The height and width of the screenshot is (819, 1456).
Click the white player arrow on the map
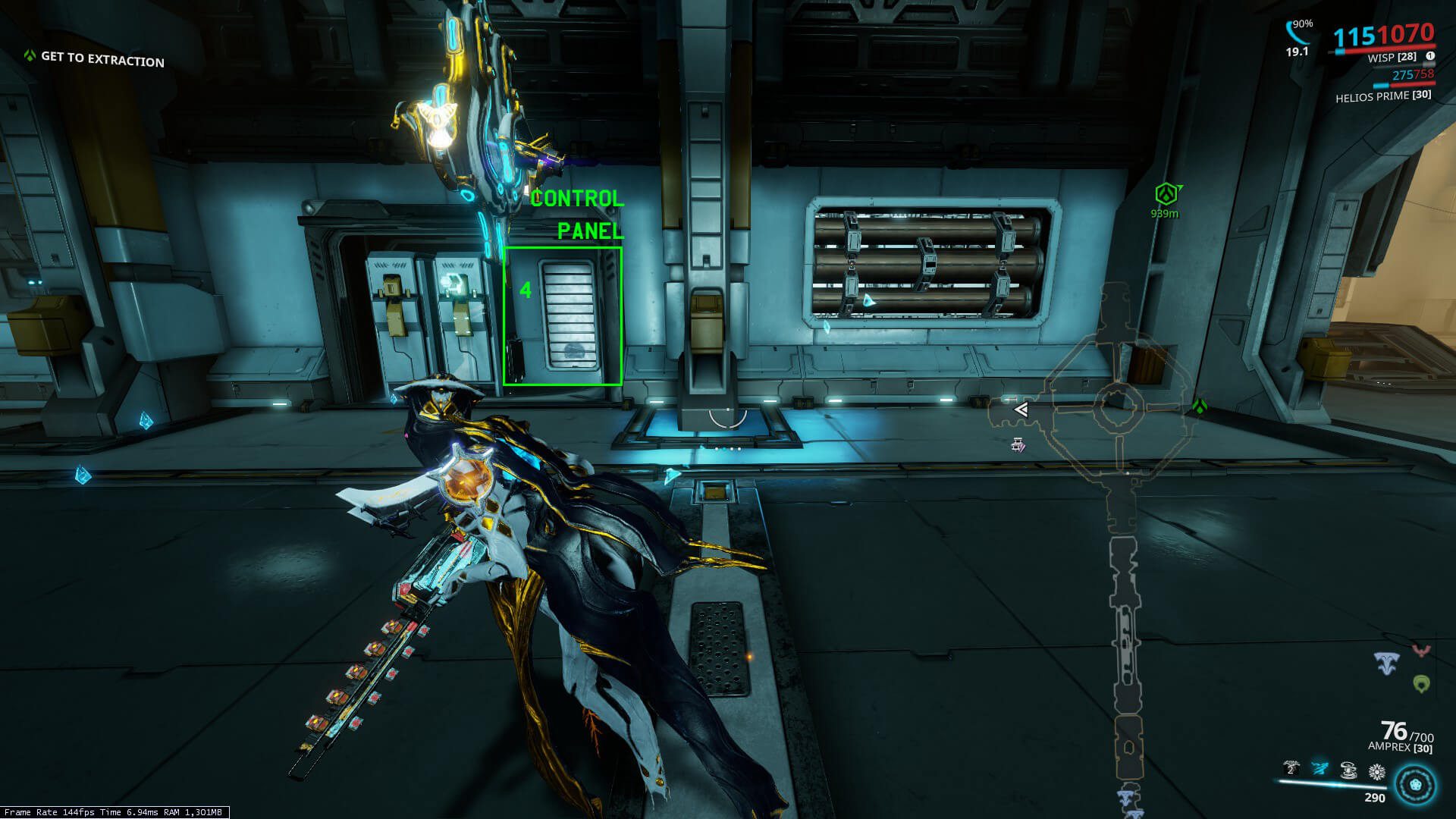coord(1021,409)
